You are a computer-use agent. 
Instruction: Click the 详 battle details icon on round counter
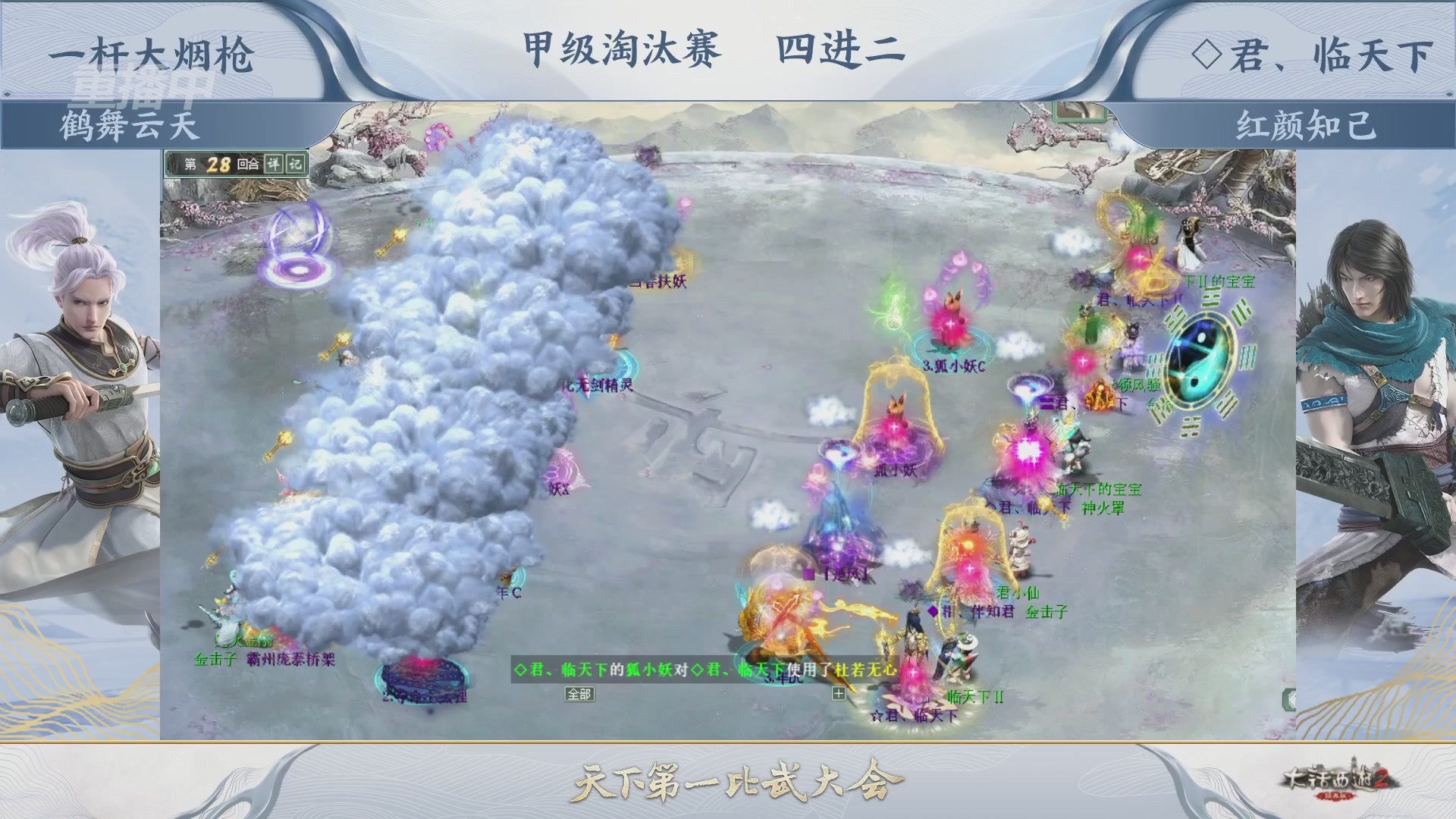tap(275, 163)
